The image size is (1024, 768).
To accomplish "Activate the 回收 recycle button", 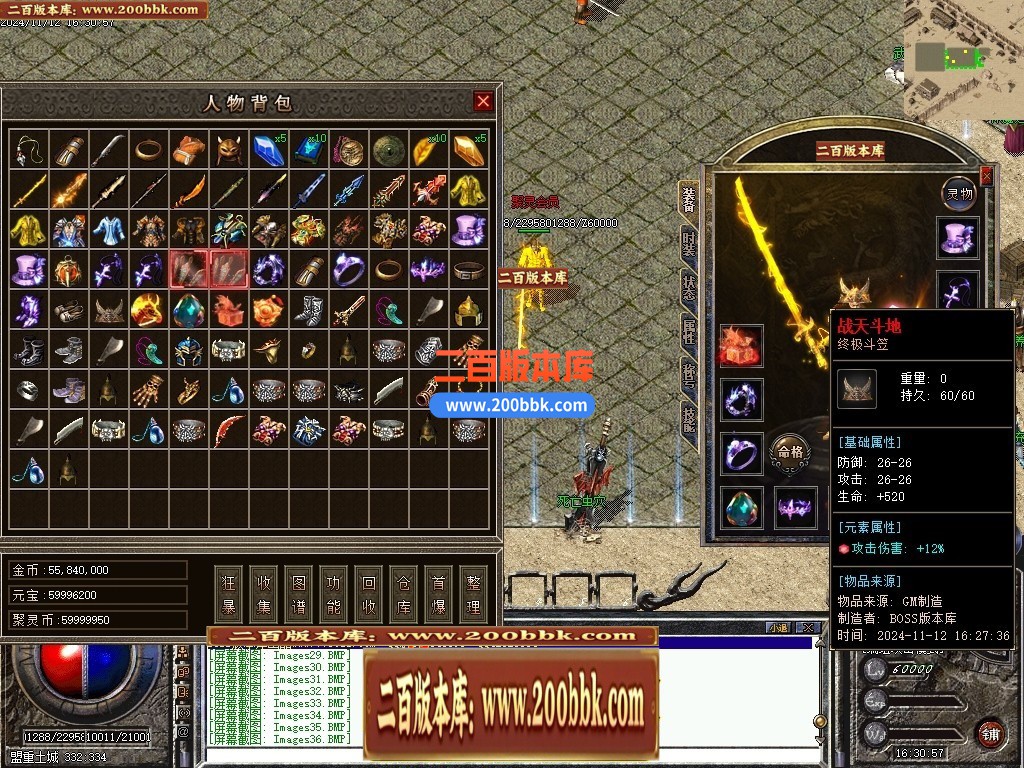I will pyautogui.click(x=369, y=593).
